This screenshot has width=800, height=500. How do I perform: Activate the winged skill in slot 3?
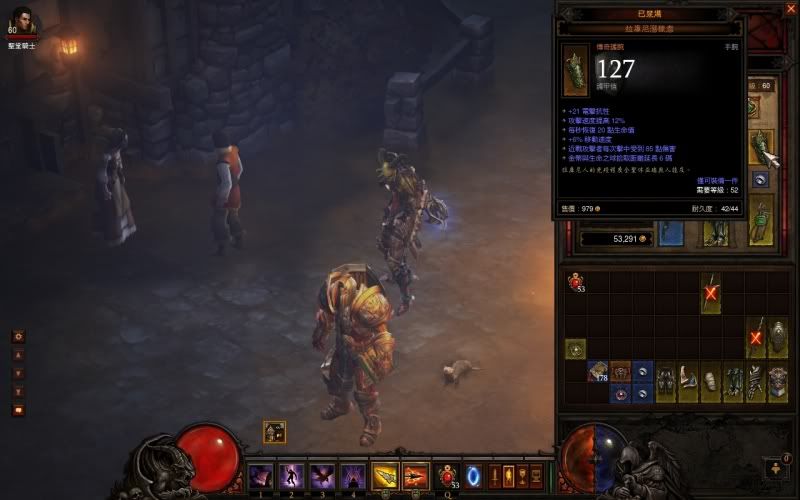[322, 475]
